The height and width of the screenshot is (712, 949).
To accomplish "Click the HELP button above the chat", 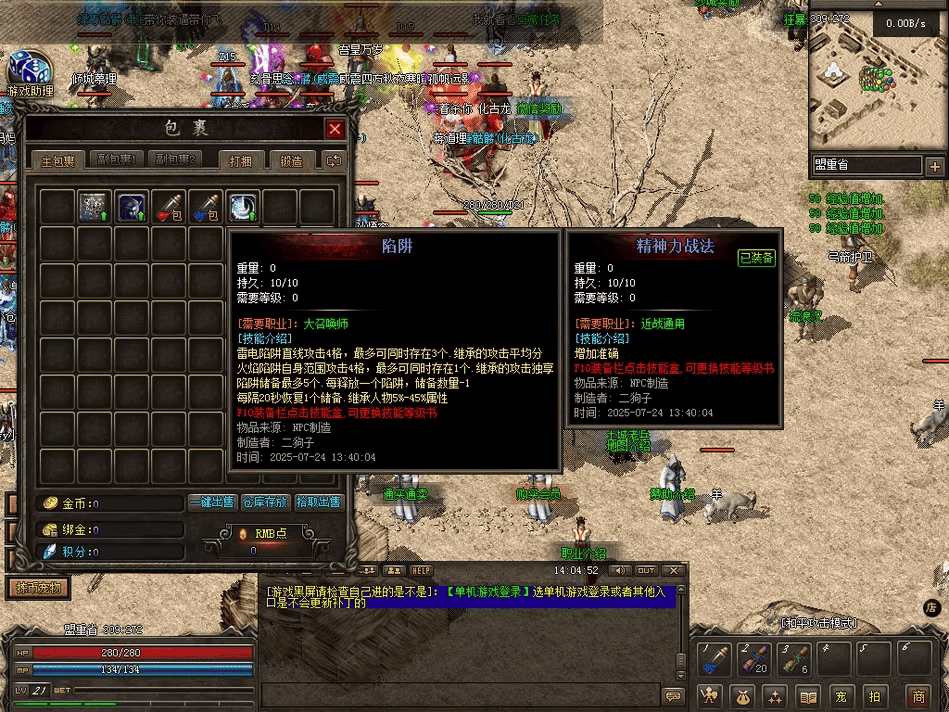I will (x=421, y=570).
